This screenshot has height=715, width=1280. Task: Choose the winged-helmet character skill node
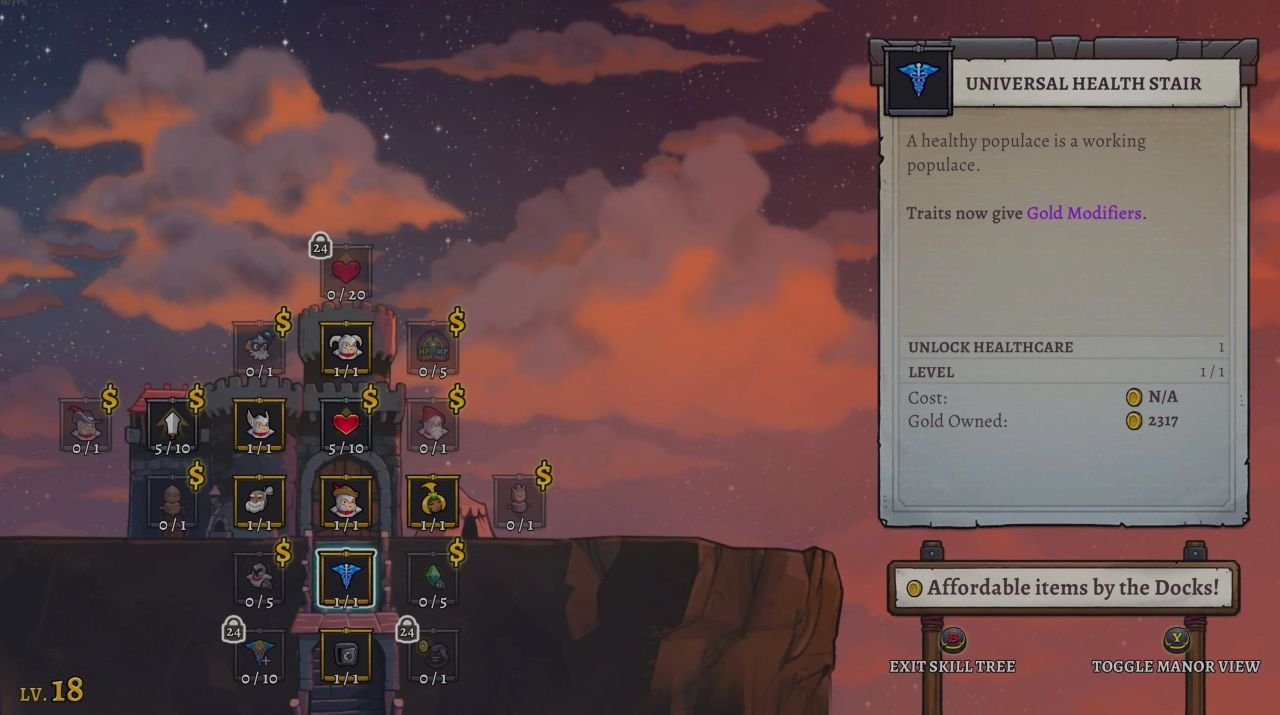coord(259,423)
